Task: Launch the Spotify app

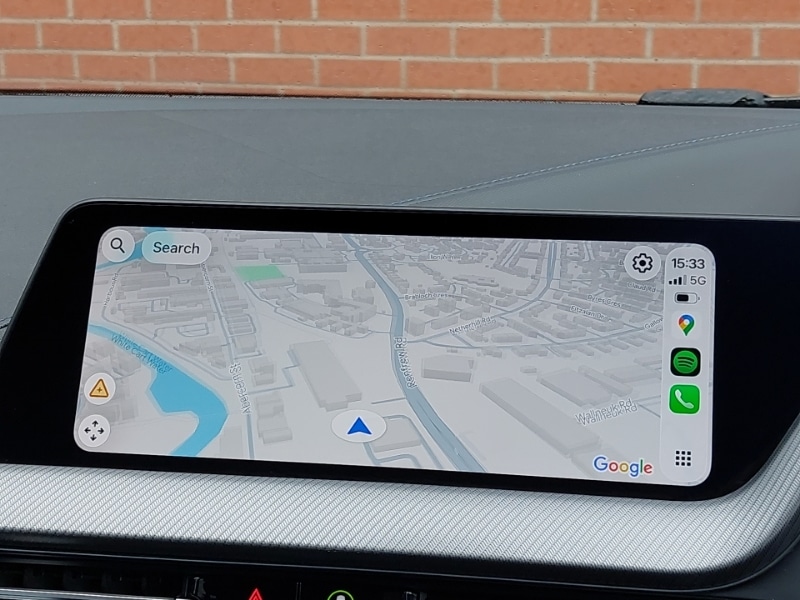Action: pyautogui.click(x=685, y=361)
